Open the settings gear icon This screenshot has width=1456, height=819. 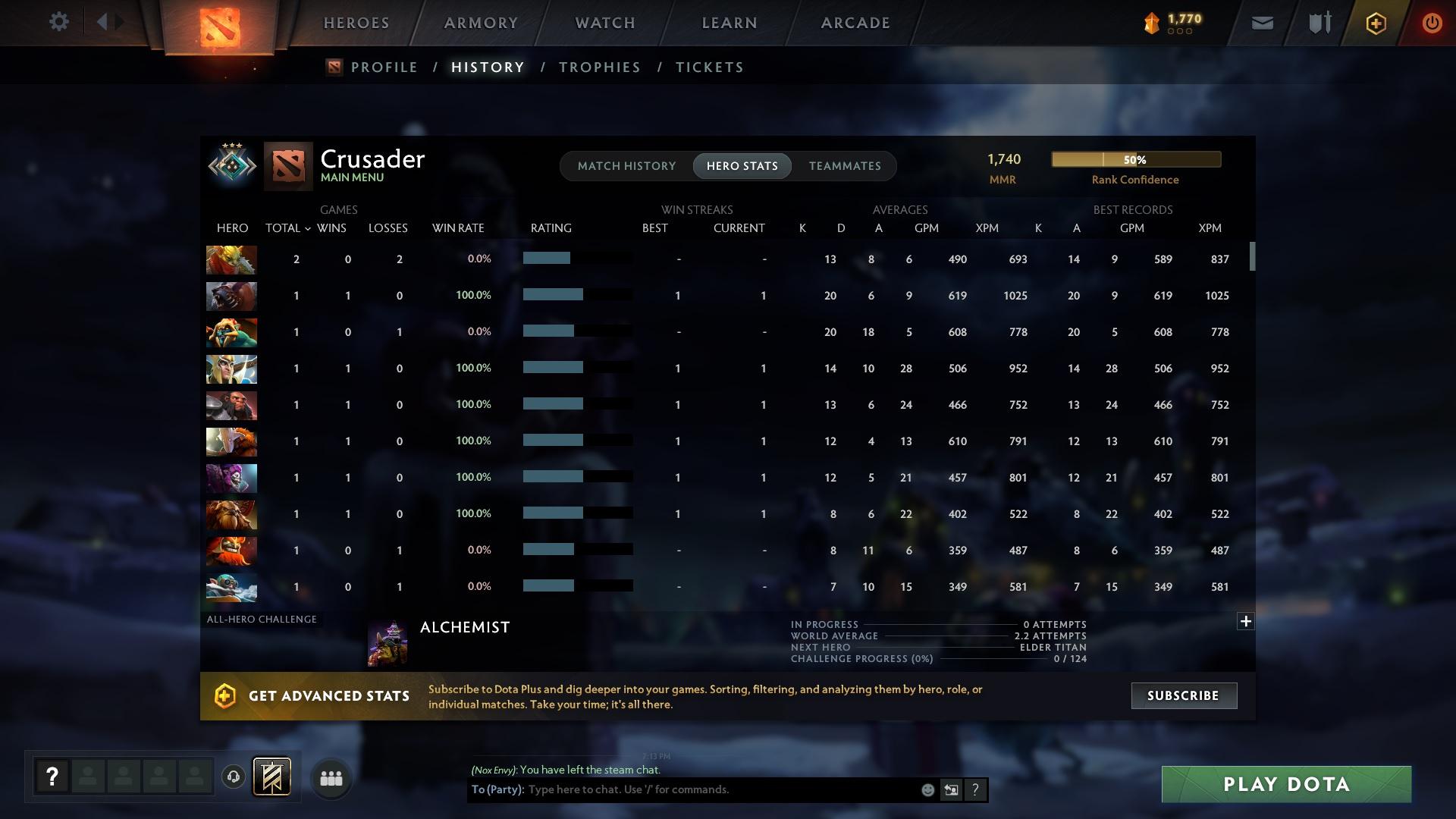59,21
